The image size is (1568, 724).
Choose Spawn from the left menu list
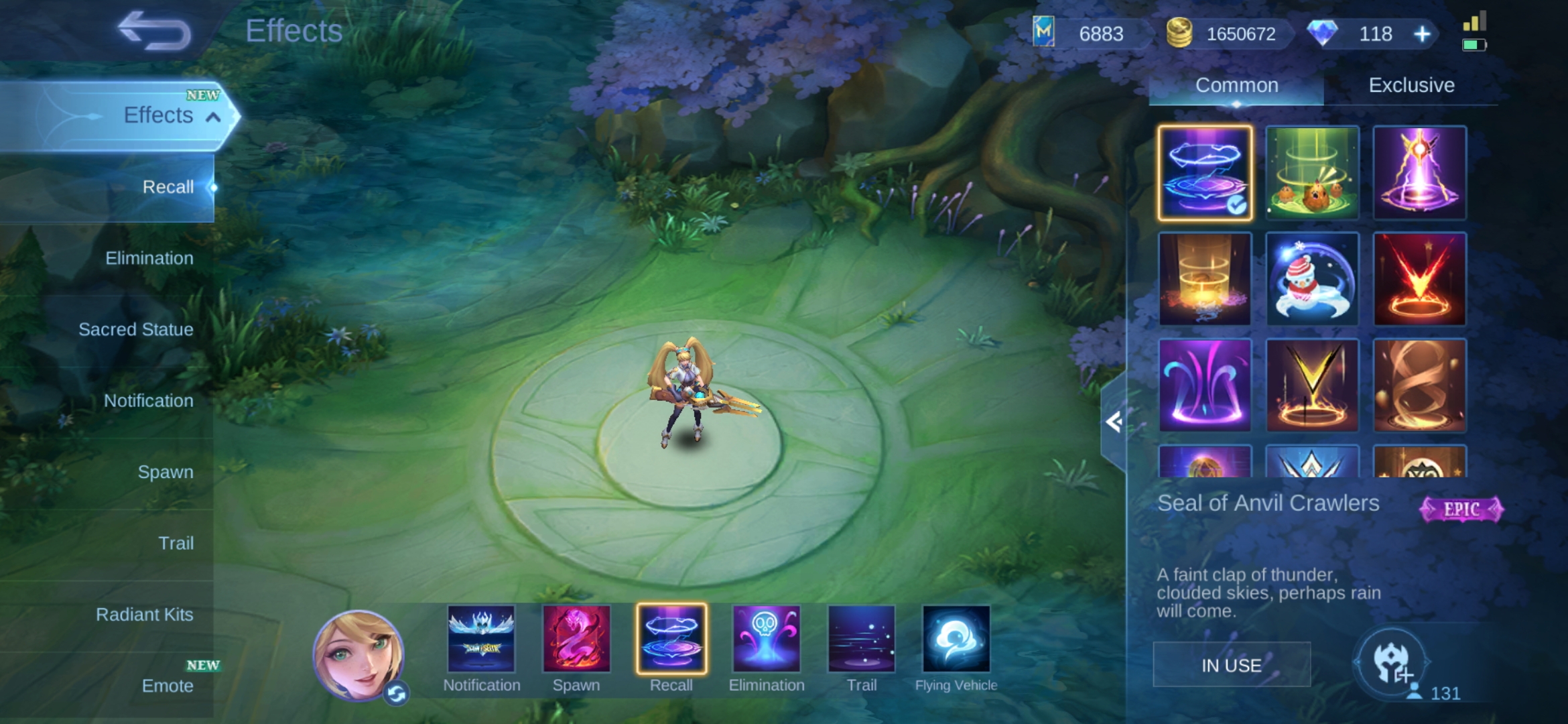point(165,472)
